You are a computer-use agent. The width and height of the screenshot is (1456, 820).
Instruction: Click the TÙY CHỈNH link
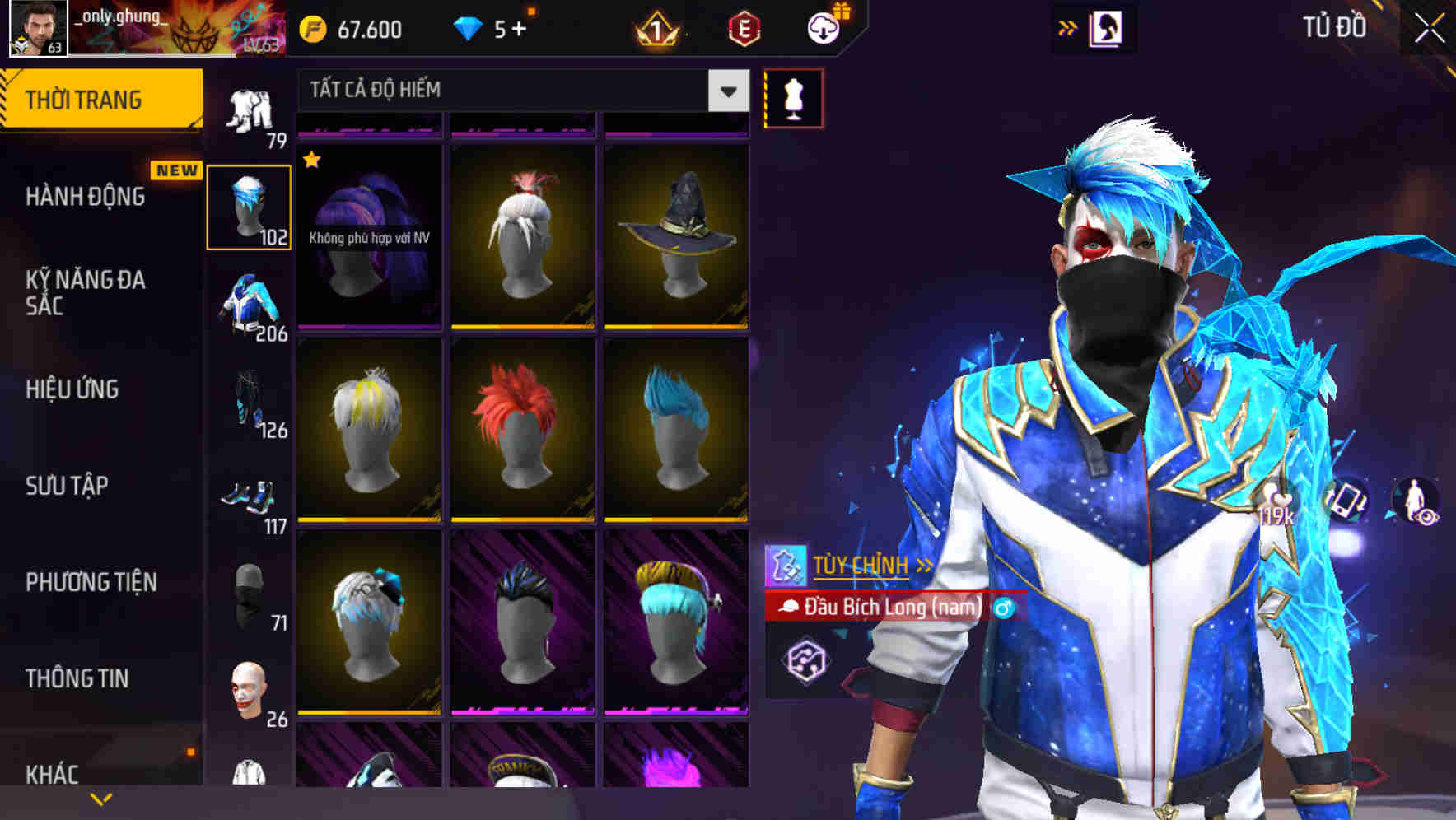[861, 566]
